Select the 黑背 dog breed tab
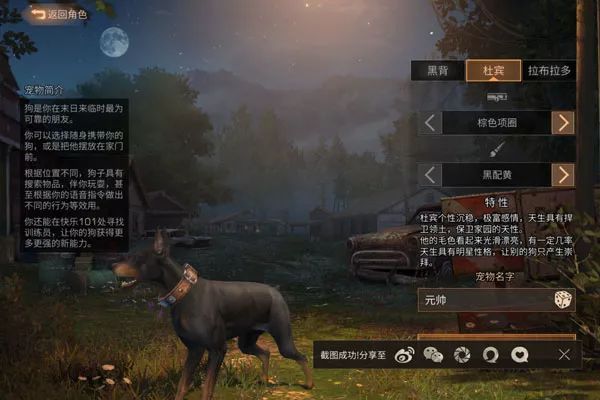 pos(438,70)
